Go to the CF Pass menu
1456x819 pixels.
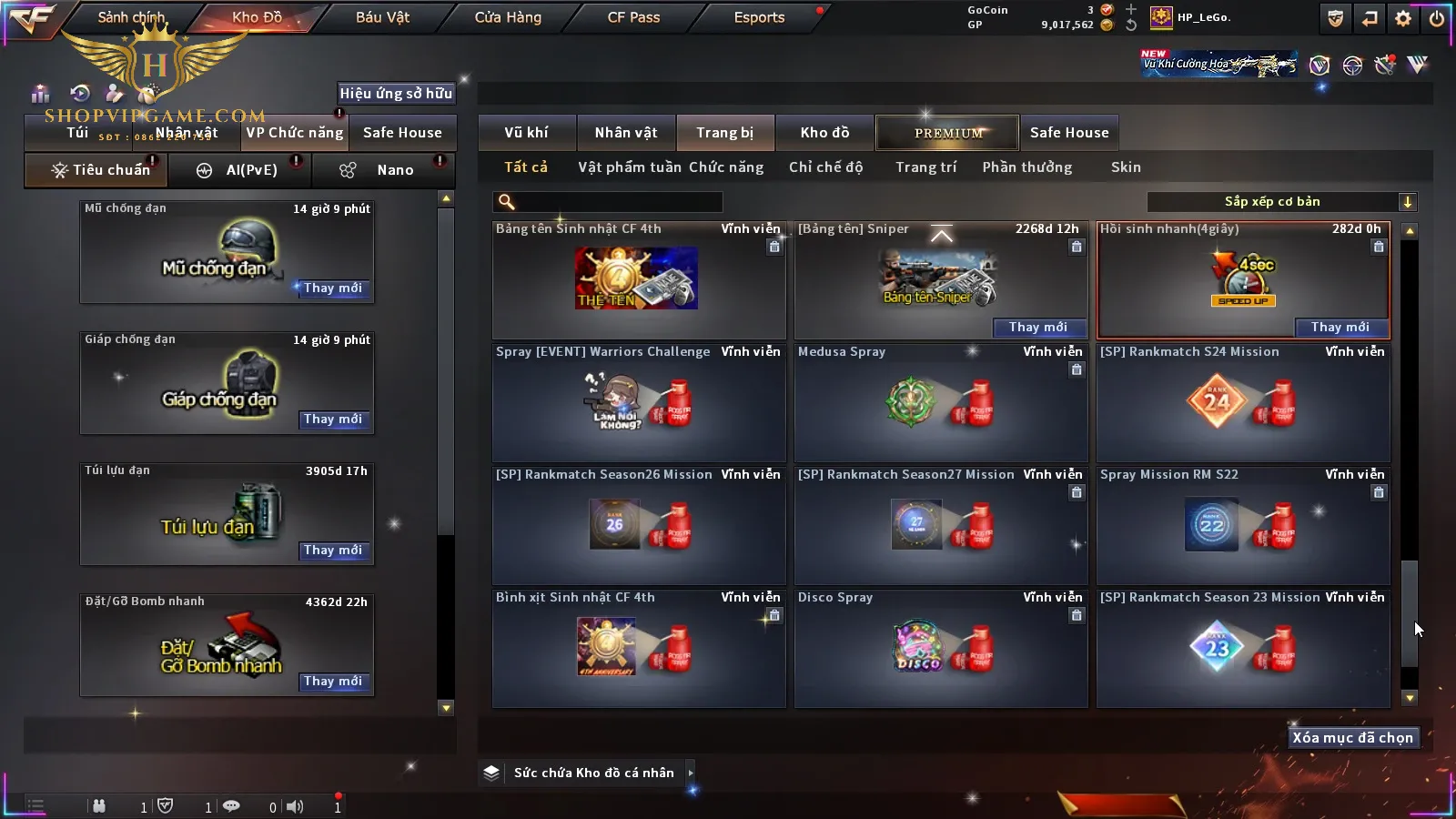coord(633,17)
